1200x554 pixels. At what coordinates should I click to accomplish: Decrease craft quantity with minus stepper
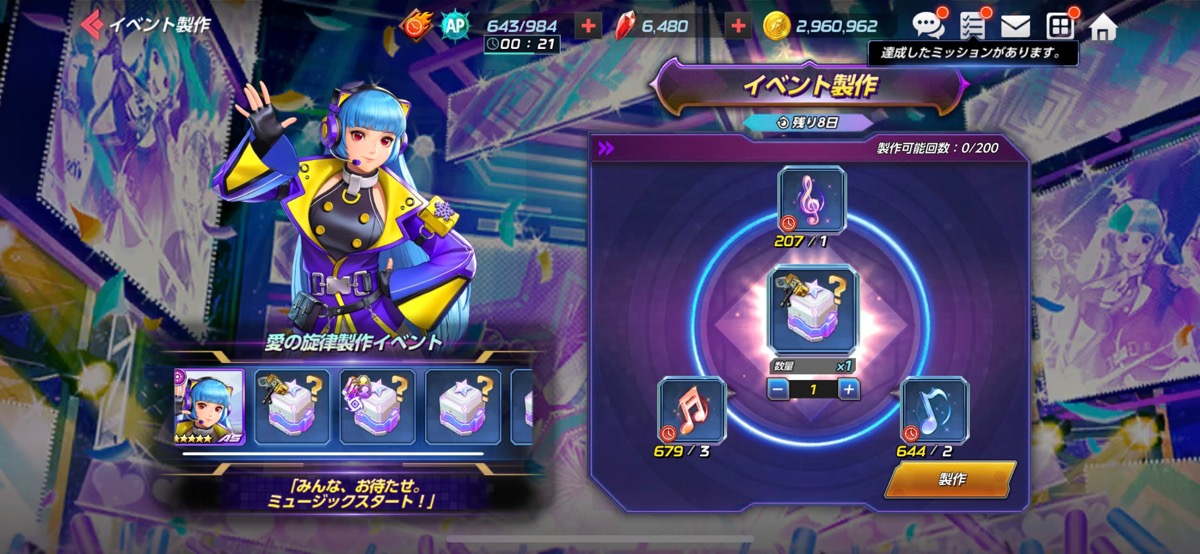coord(777,389)
